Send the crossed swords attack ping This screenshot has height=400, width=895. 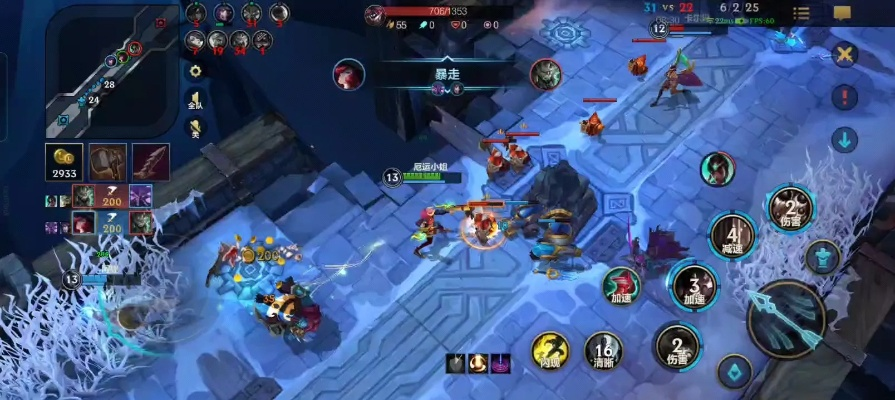[x=845, y=55]
